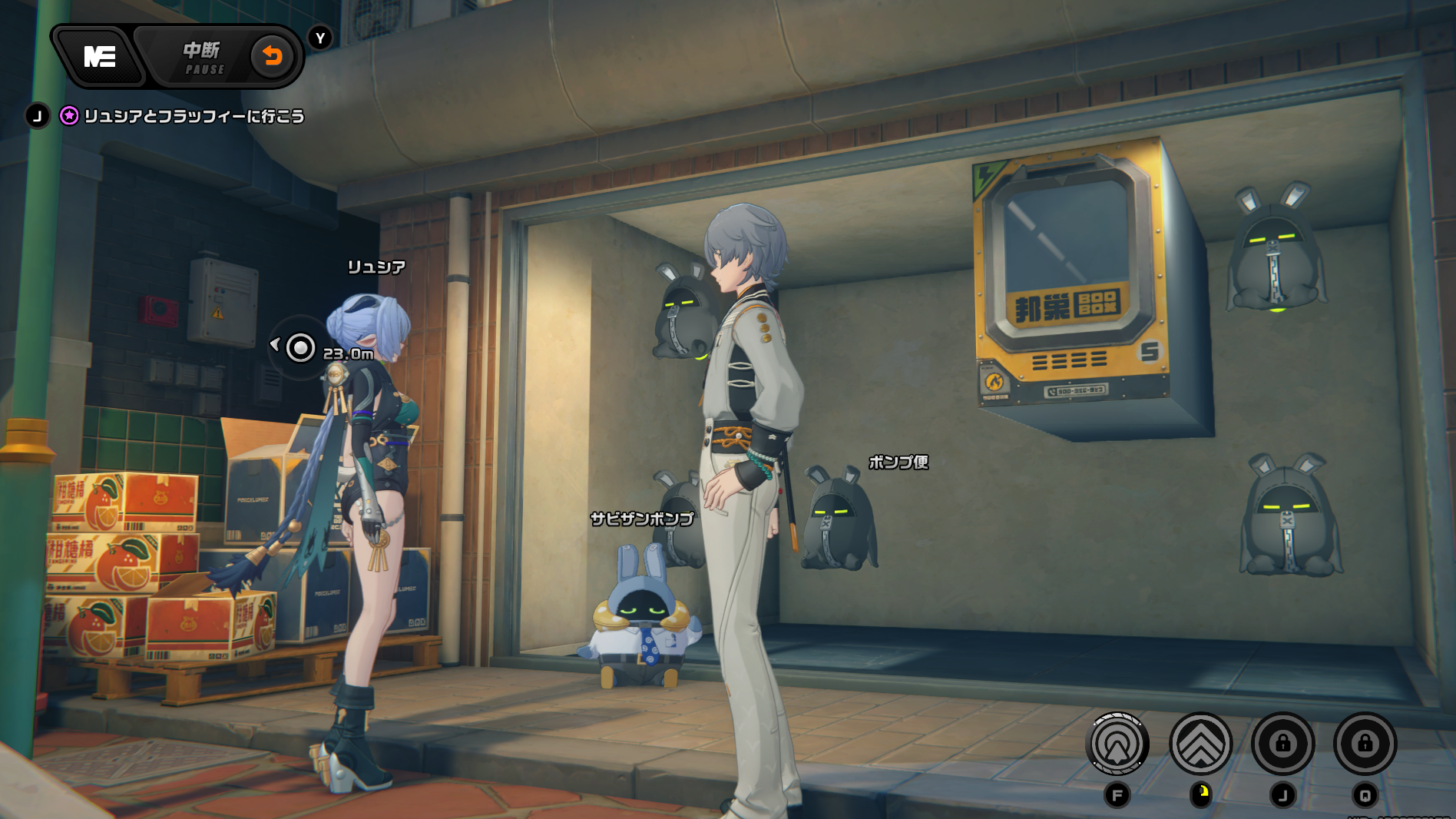Click the orange return arrow on 中断 PAUSE
This screenshot has height=819, width=1456.
pyautogui.click(x=272, y=56)
